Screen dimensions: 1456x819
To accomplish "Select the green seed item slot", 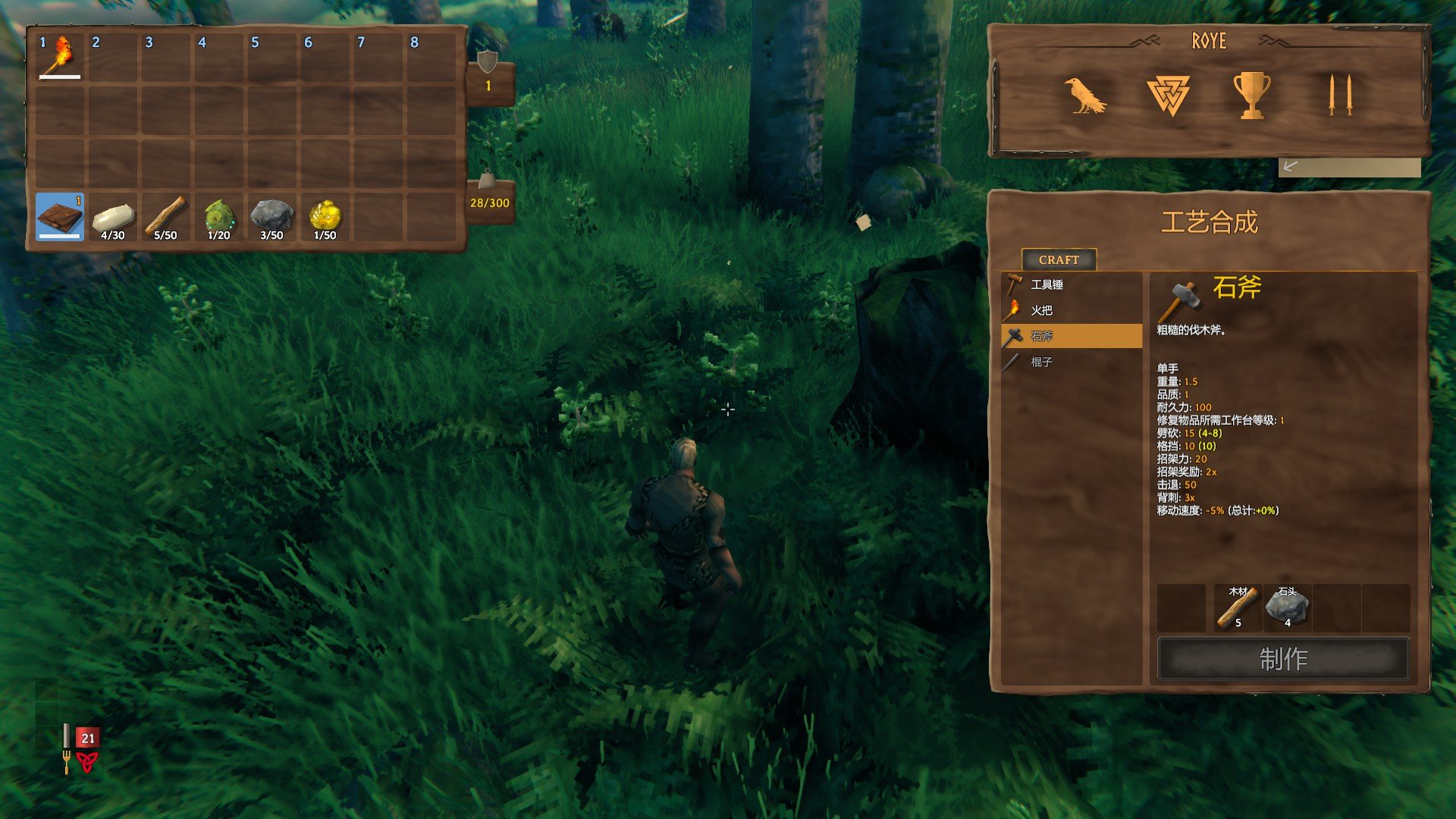I will pyautogui.click(x=219, y=216).
